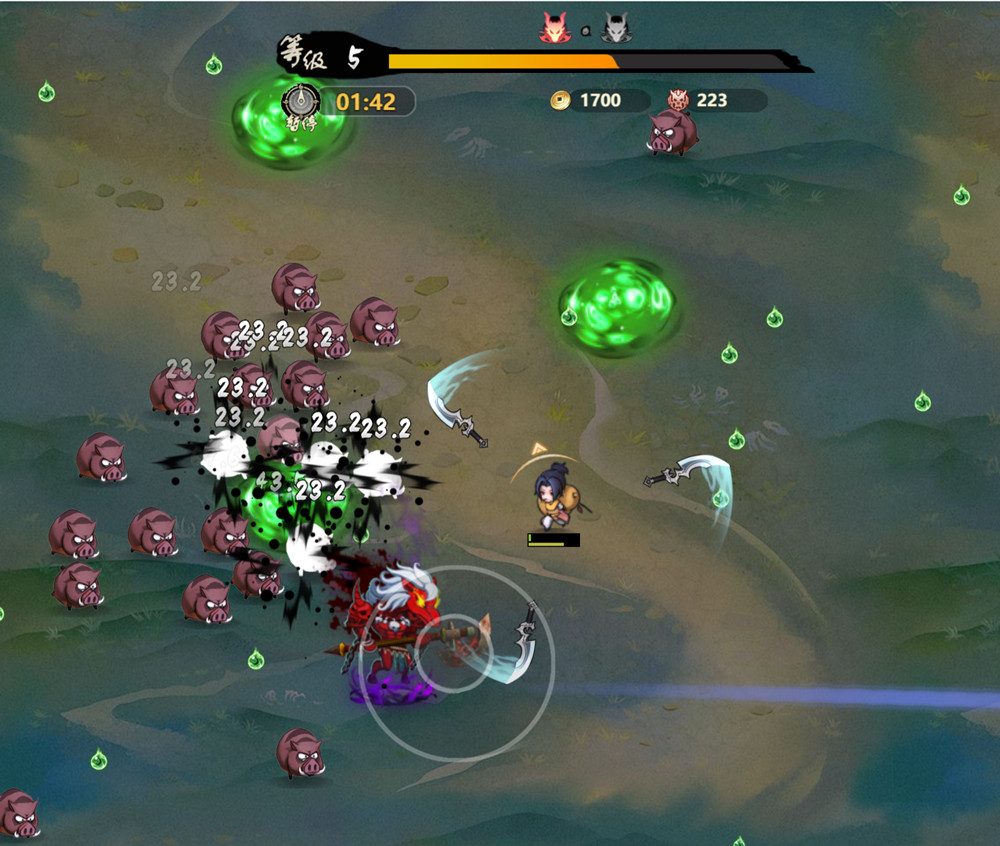Viewport: 1000px width, 846px height.
Task: Click the red fox mask icon
Action: tap(554, 28)
